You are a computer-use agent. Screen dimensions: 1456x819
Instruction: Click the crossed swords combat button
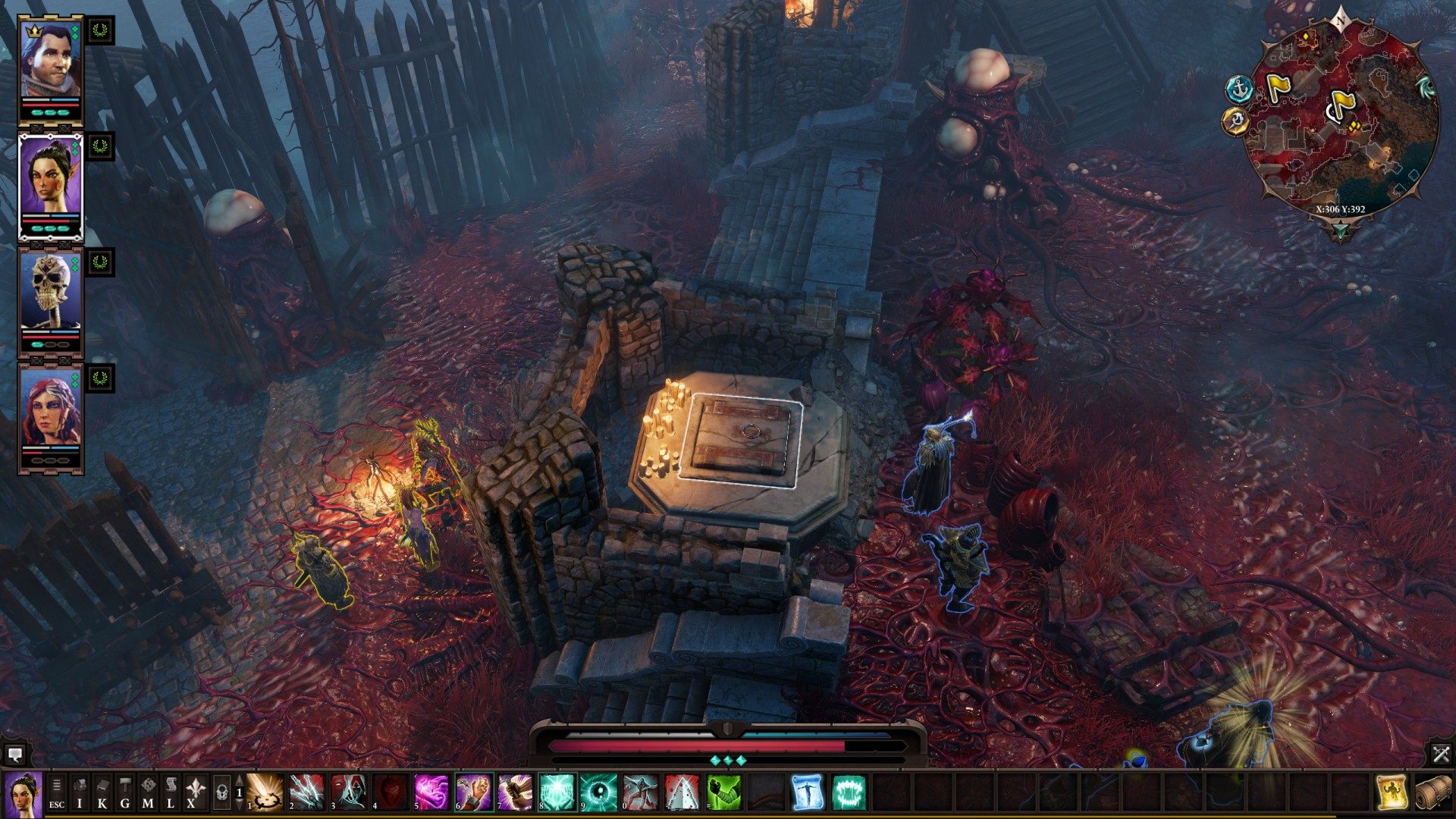(1441, 754)
